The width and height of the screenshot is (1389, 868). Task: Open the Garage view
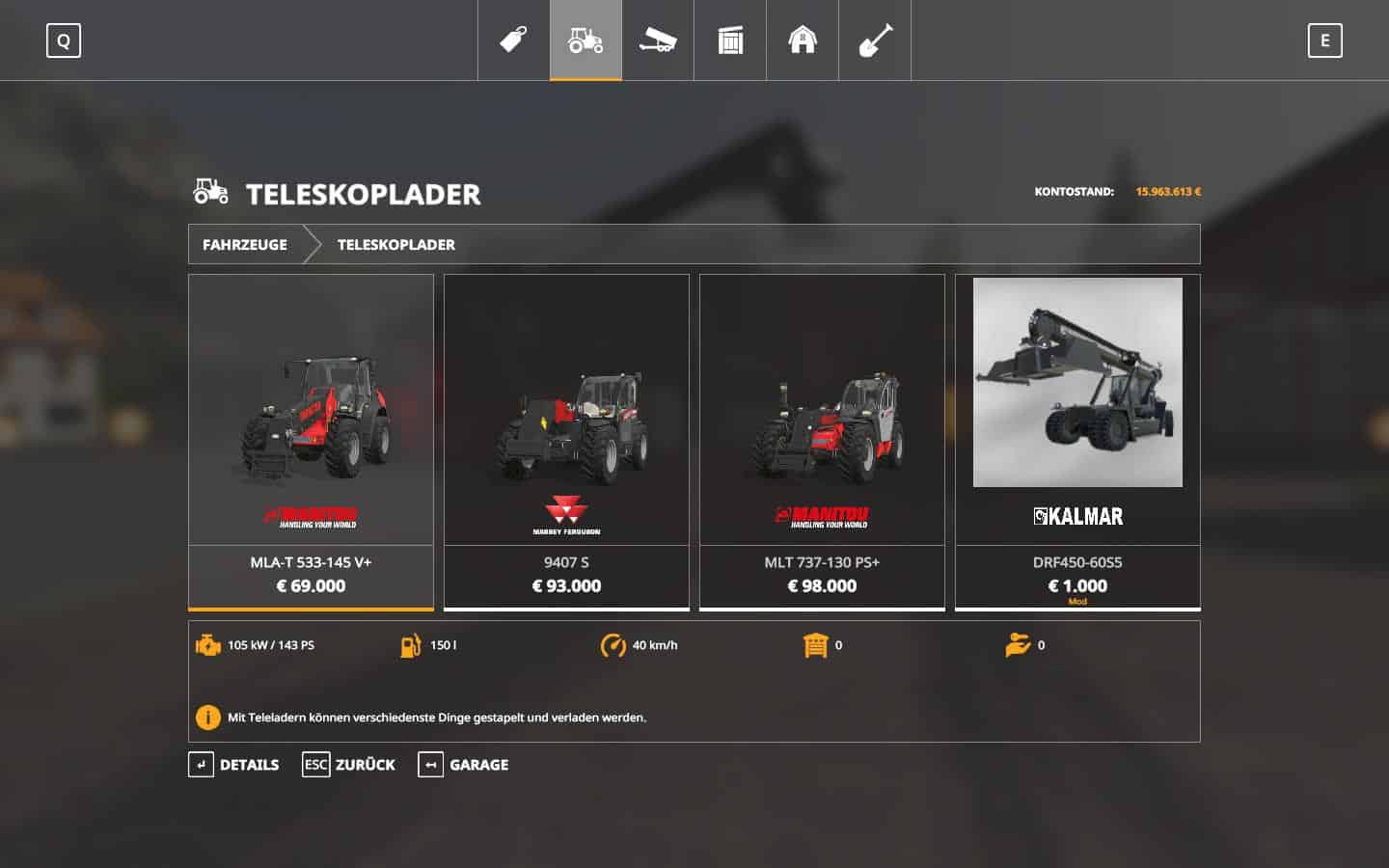tap(464, 765)
